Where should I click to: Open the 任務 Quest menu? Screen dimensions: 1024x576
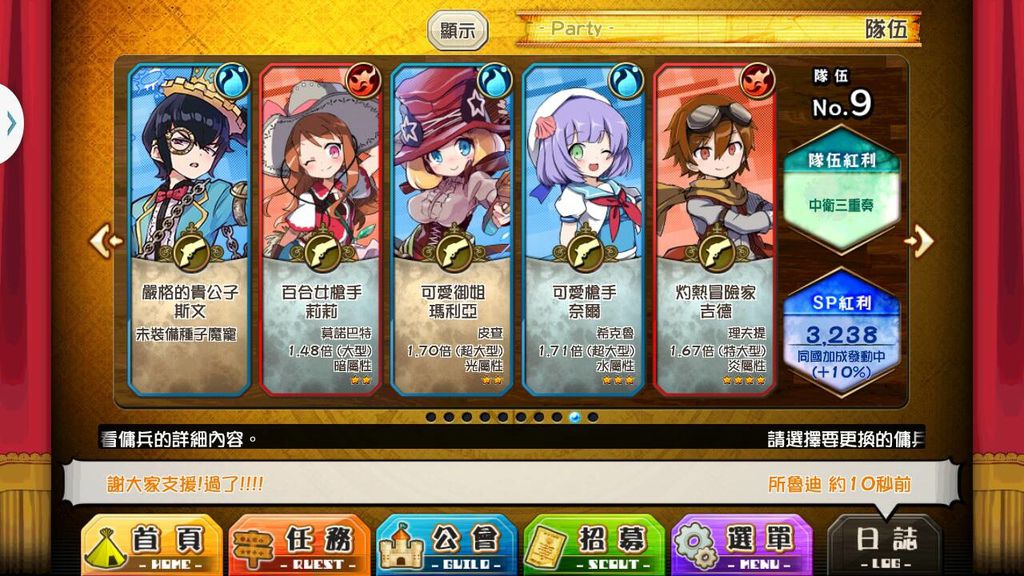tap(299, 545)
